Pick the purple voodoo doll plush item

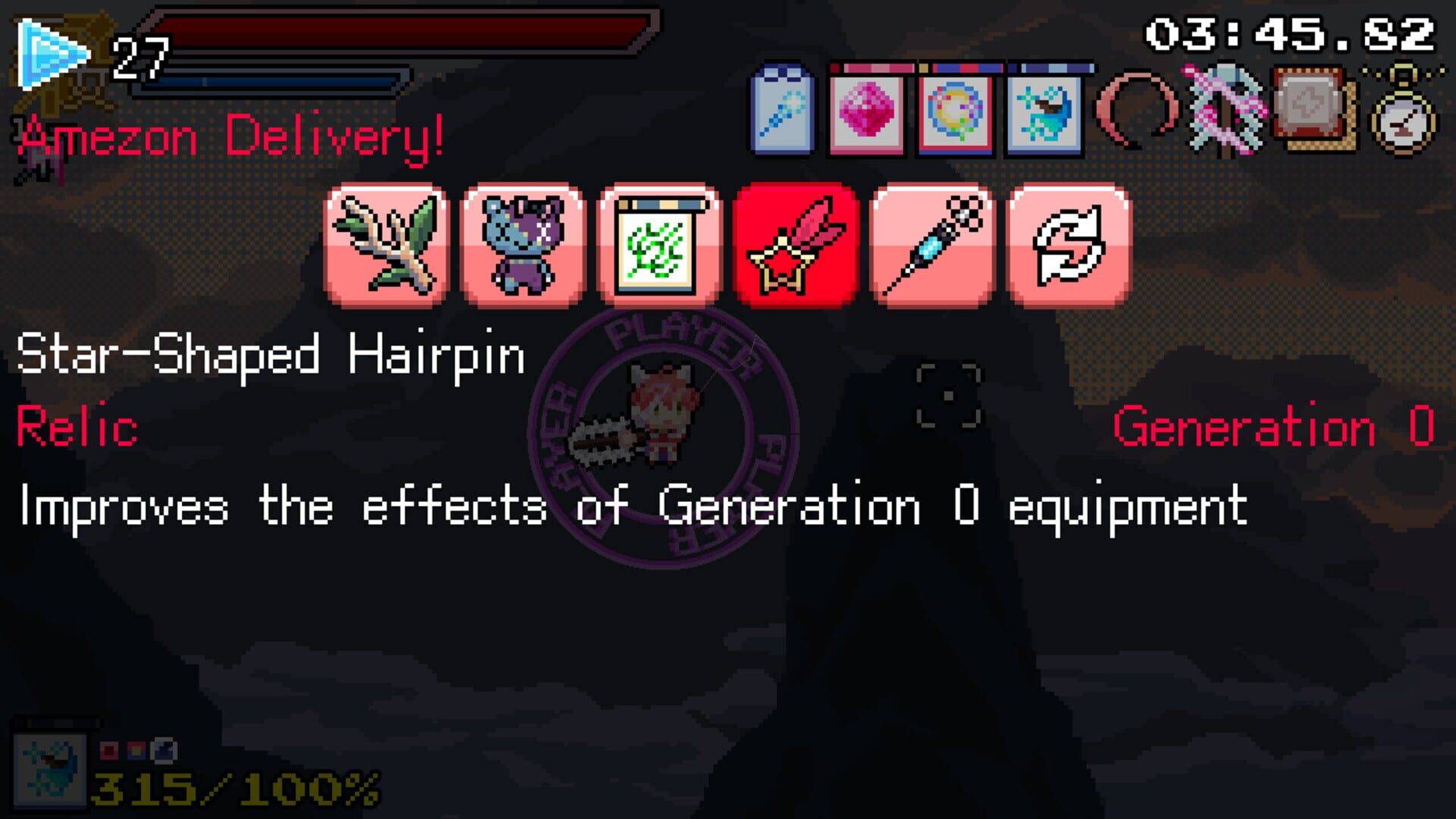point(523,243)
